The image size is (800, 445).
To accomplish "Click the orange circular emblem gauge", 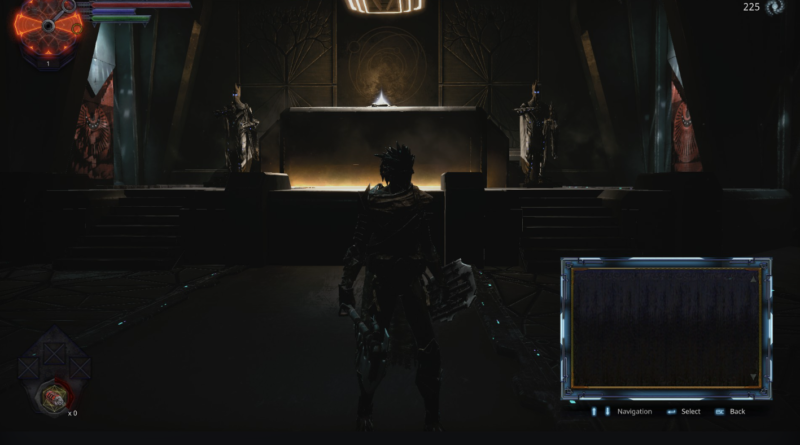I will tap(46, 28).
